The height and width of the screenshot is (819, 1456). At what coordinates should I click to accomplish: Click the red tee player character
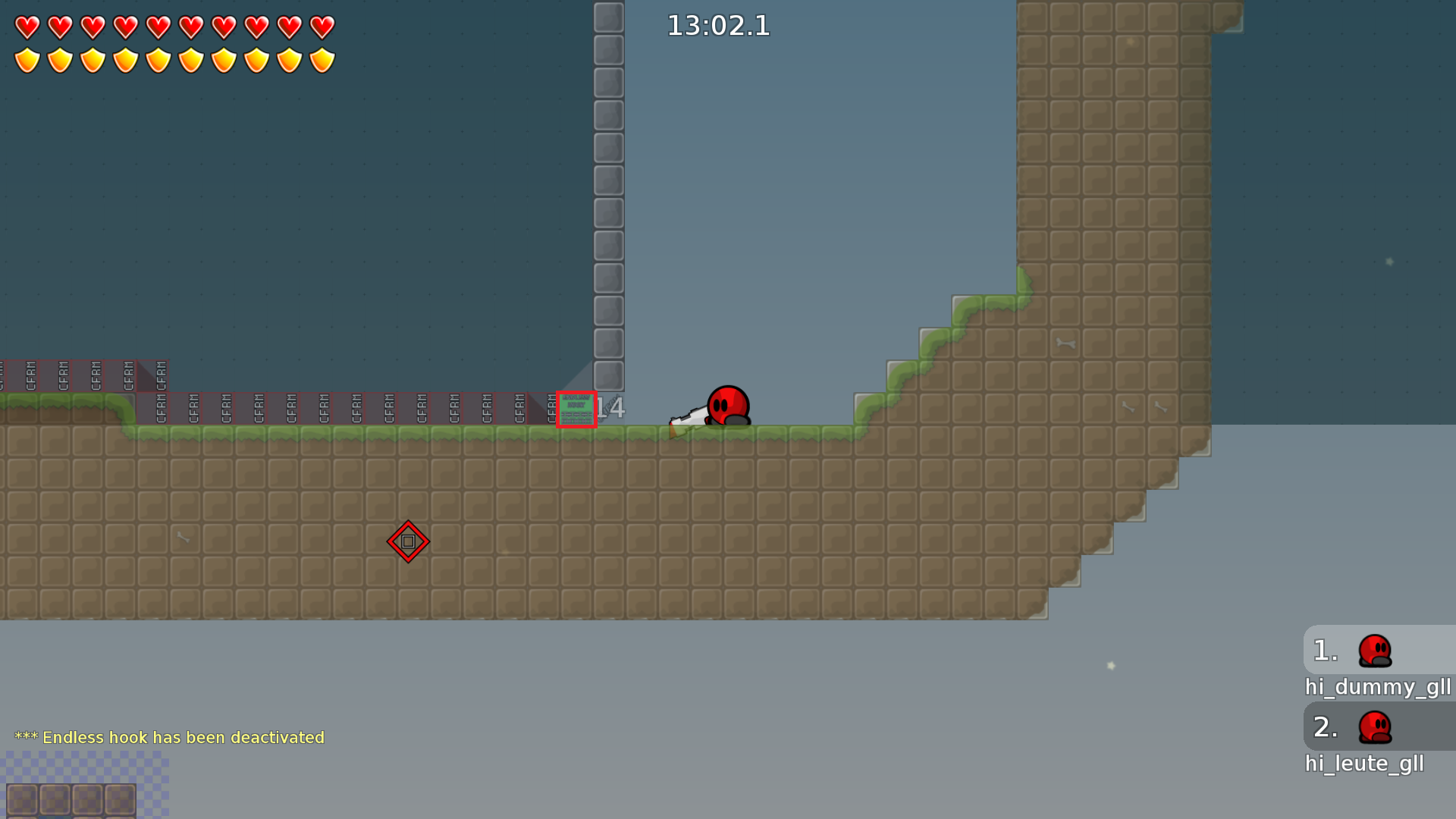coord(726,406)
